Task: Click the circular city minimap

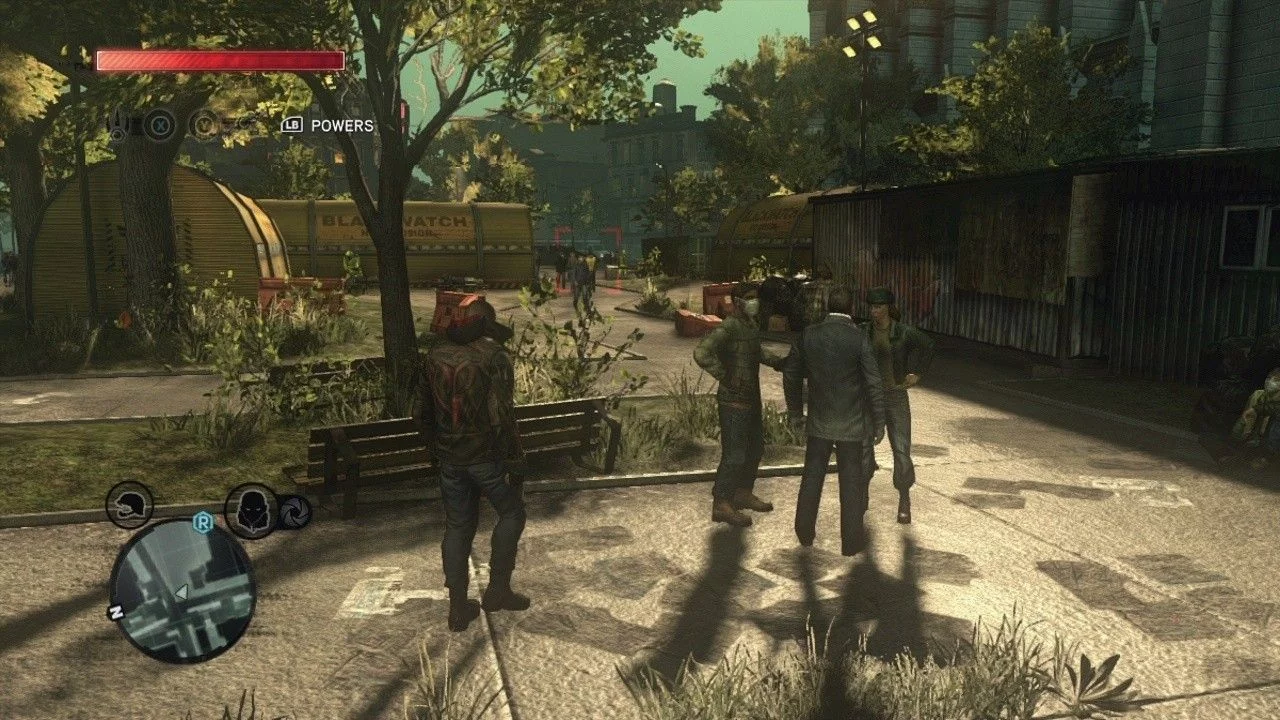Action: [x=181, y=590]
